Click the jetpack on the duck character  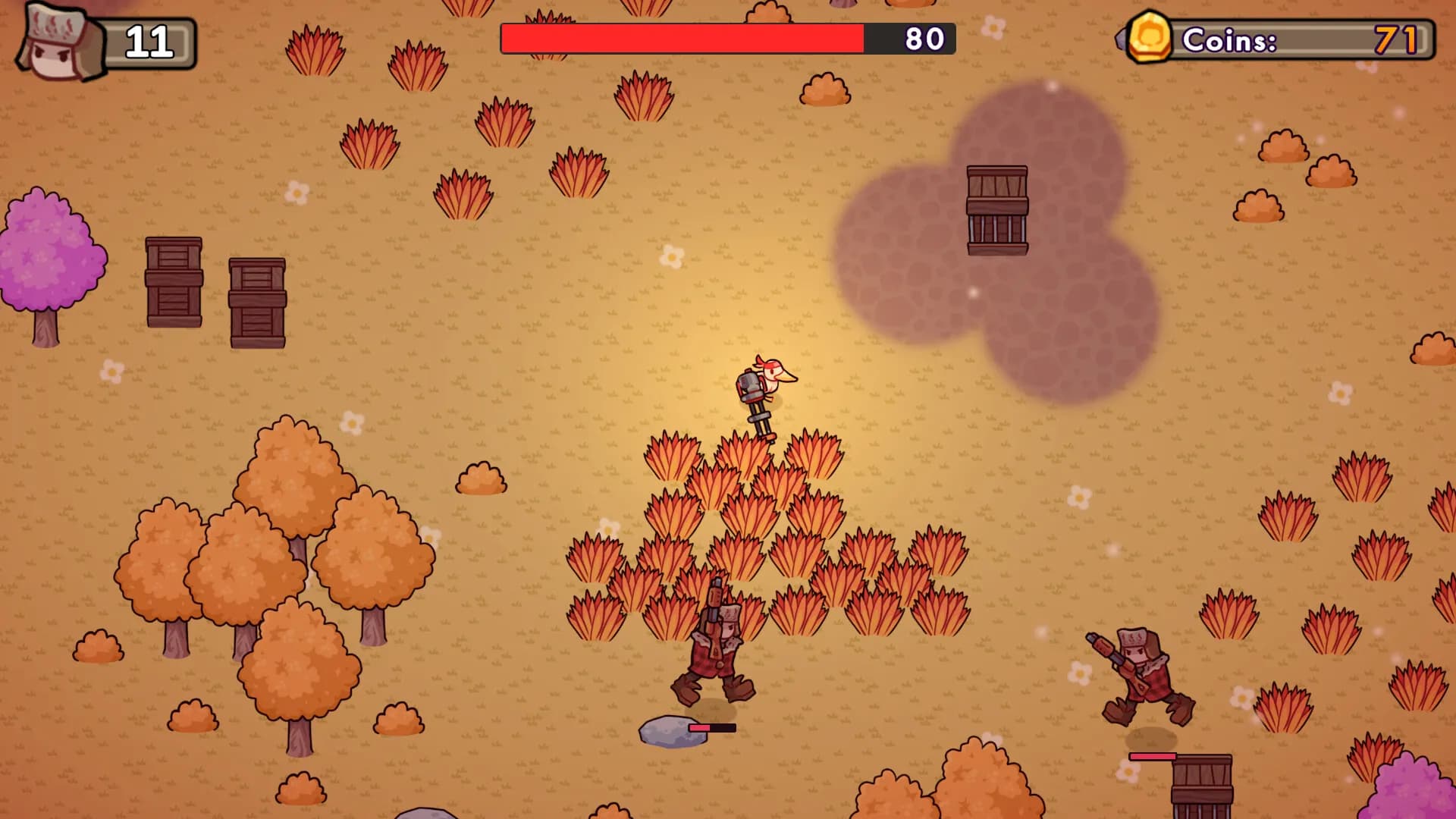(750, 388)
